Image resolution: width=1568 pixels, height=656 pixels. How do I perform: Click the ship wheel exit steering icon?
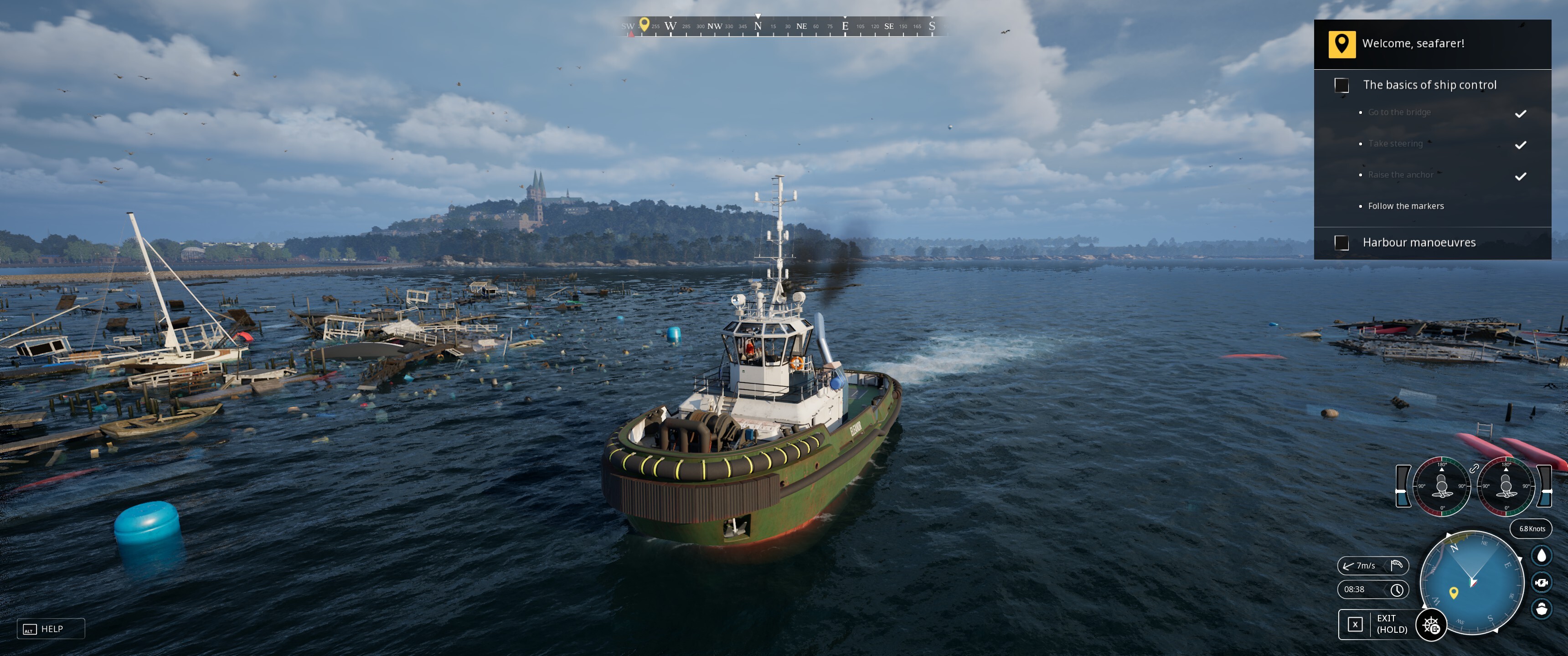[1431, 625]
